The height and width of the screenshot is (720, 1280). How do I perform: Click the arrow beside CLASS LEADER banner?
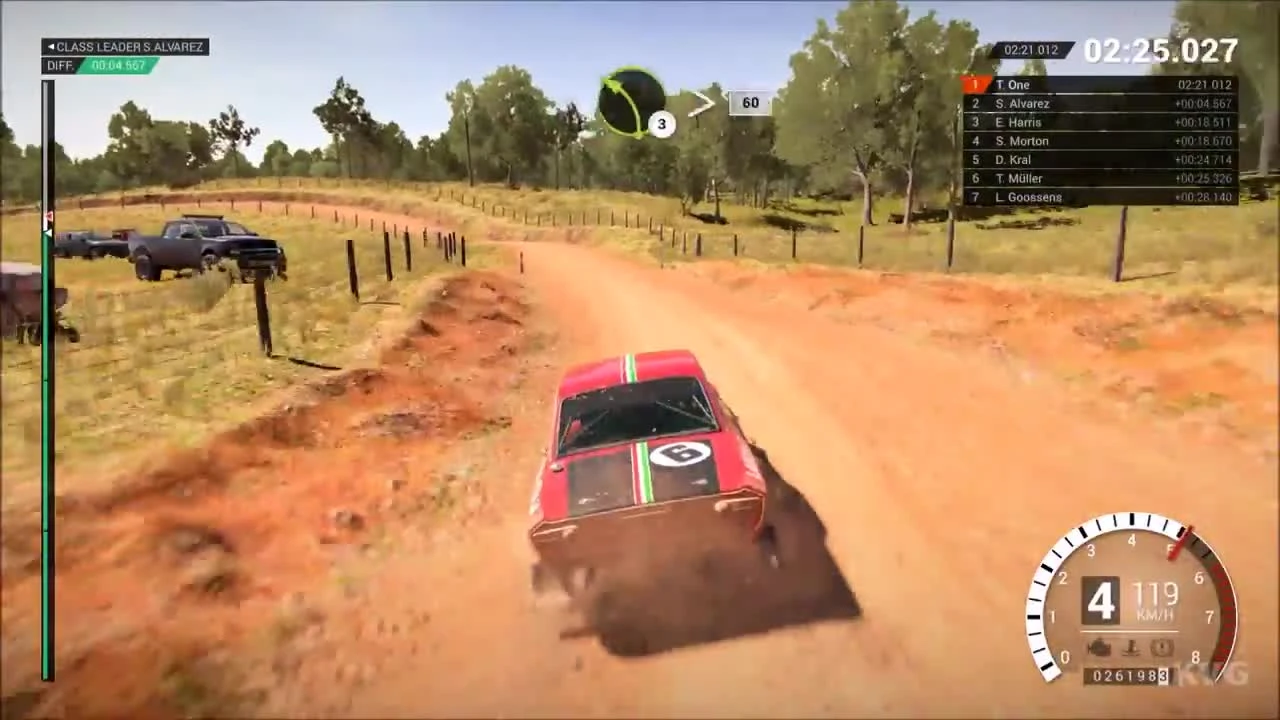tap(51, 46)
